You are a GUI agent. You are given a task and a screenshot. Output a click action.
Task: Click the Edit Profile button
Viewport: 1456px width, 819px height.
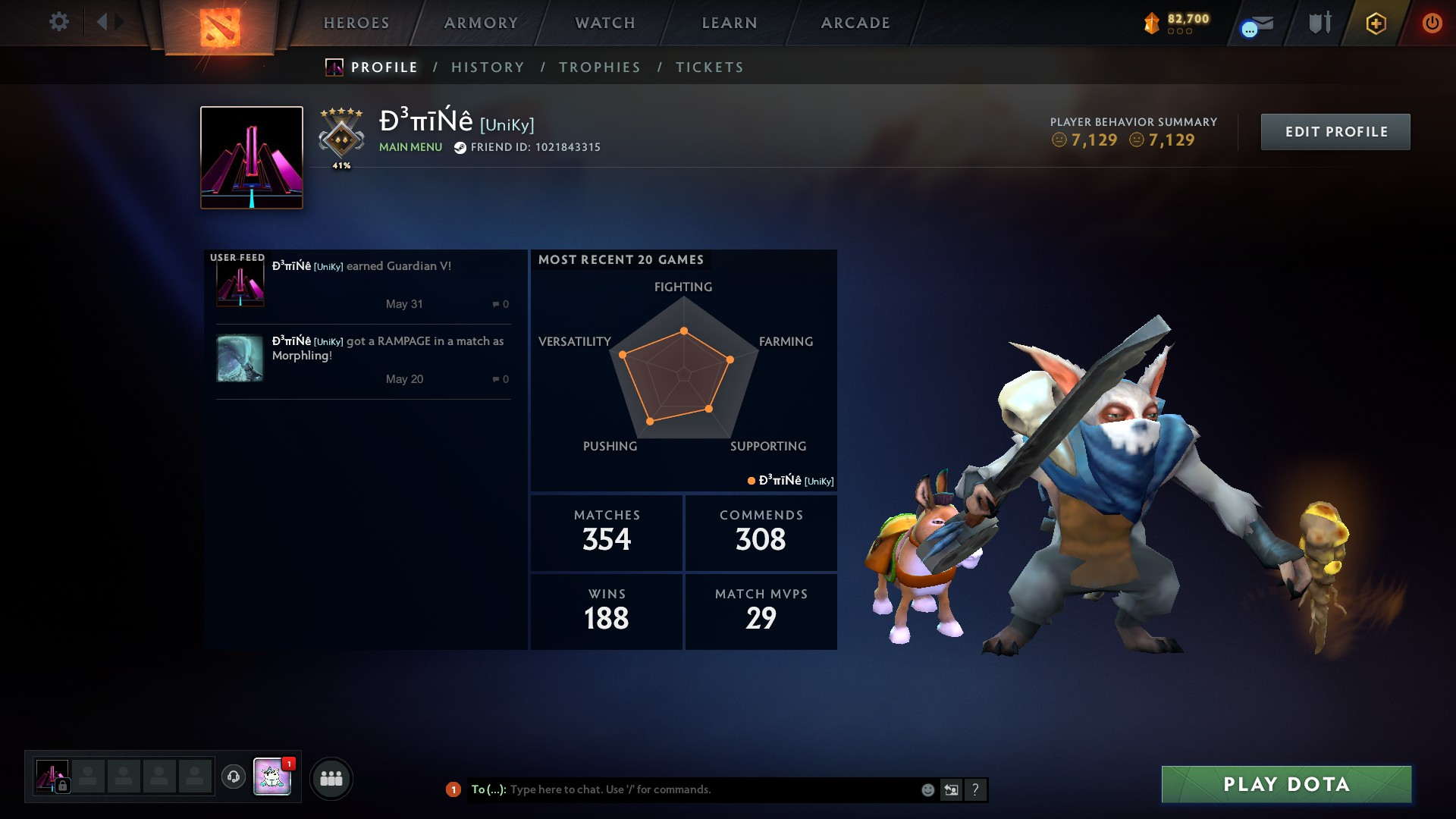1335,130
